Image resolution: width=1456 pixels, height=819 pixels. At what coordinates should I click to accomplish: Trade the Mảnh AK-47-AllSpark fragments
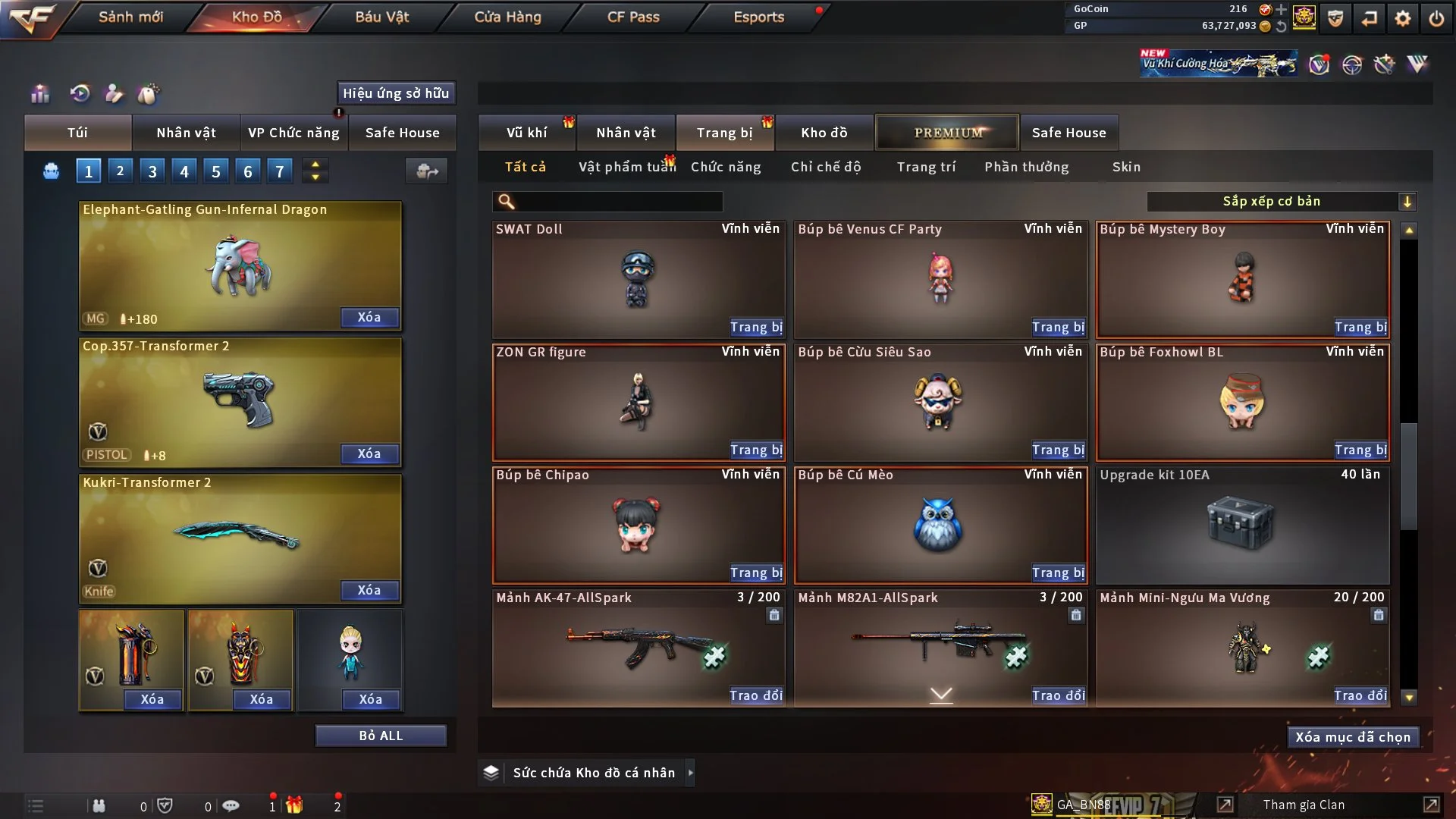click(755, 695)
